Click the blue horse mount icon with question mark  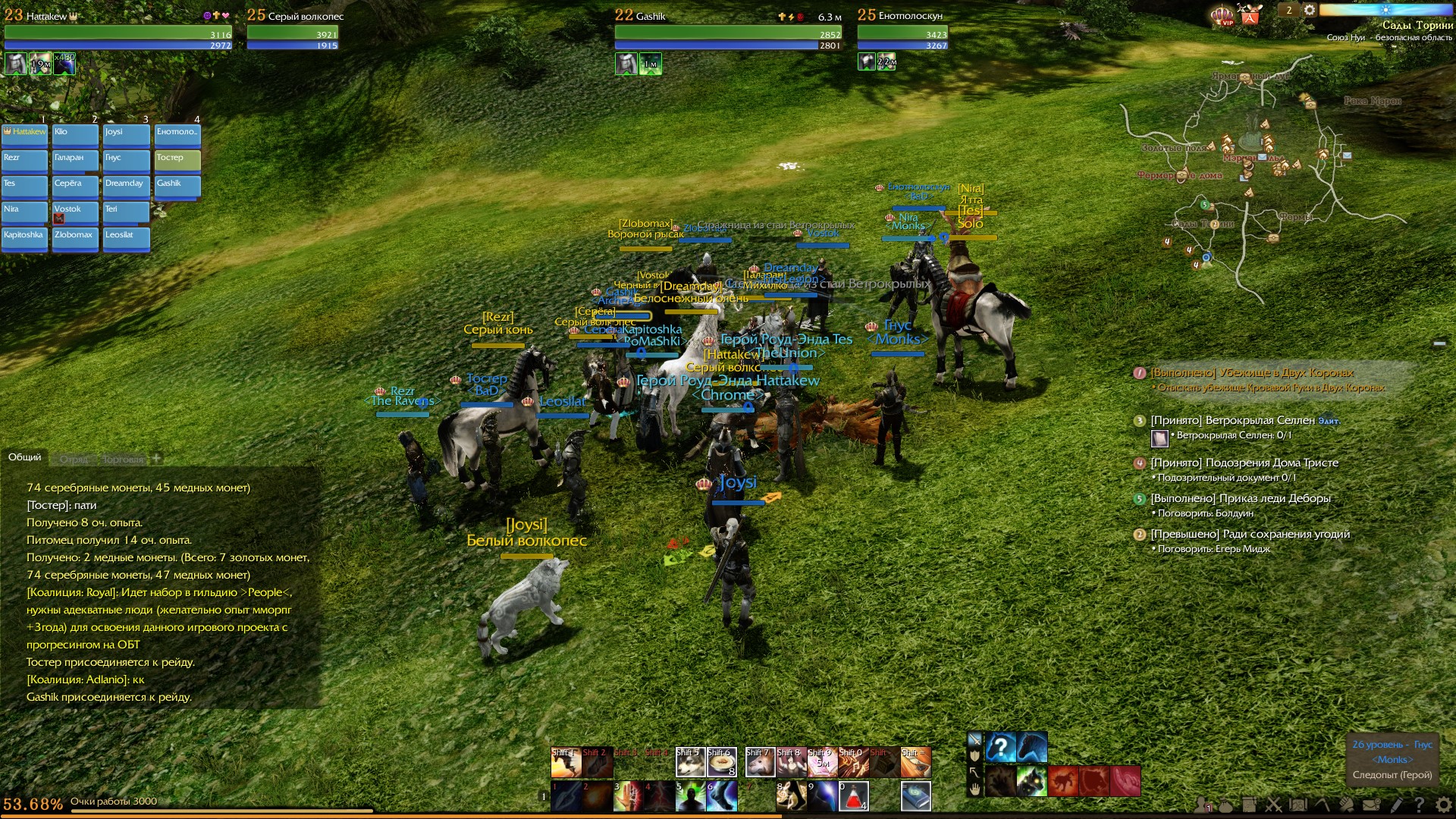point(1000,747)
